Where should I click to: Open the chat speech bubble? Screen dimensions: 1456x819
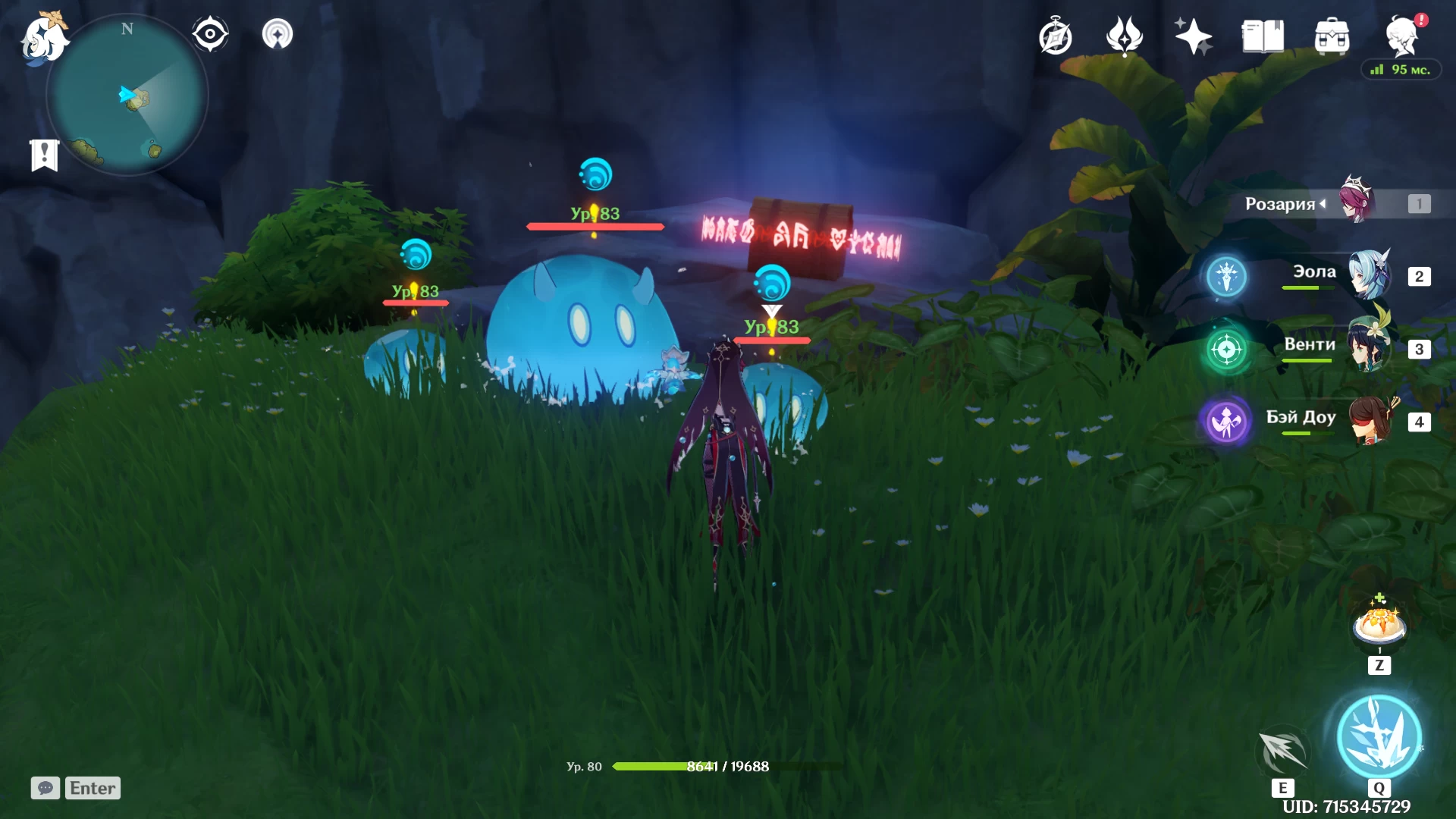[45, 788]
